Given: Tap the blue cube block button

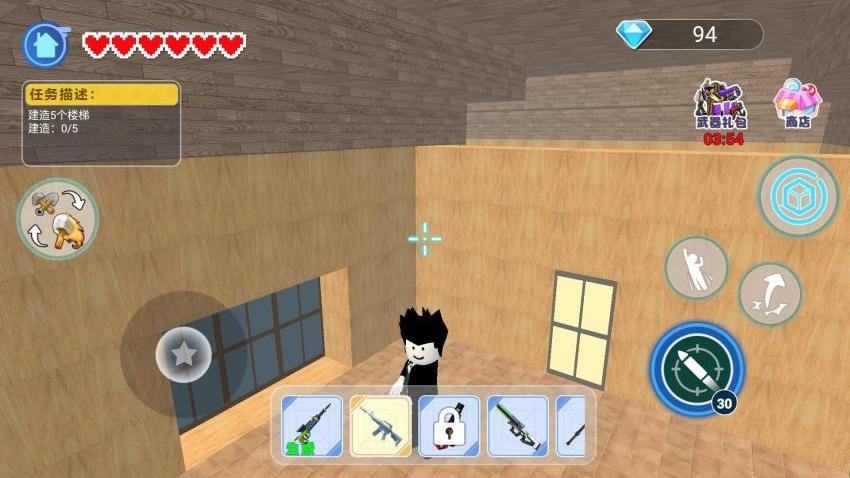Looking at the screenshot, I should [x=797, y=196].
